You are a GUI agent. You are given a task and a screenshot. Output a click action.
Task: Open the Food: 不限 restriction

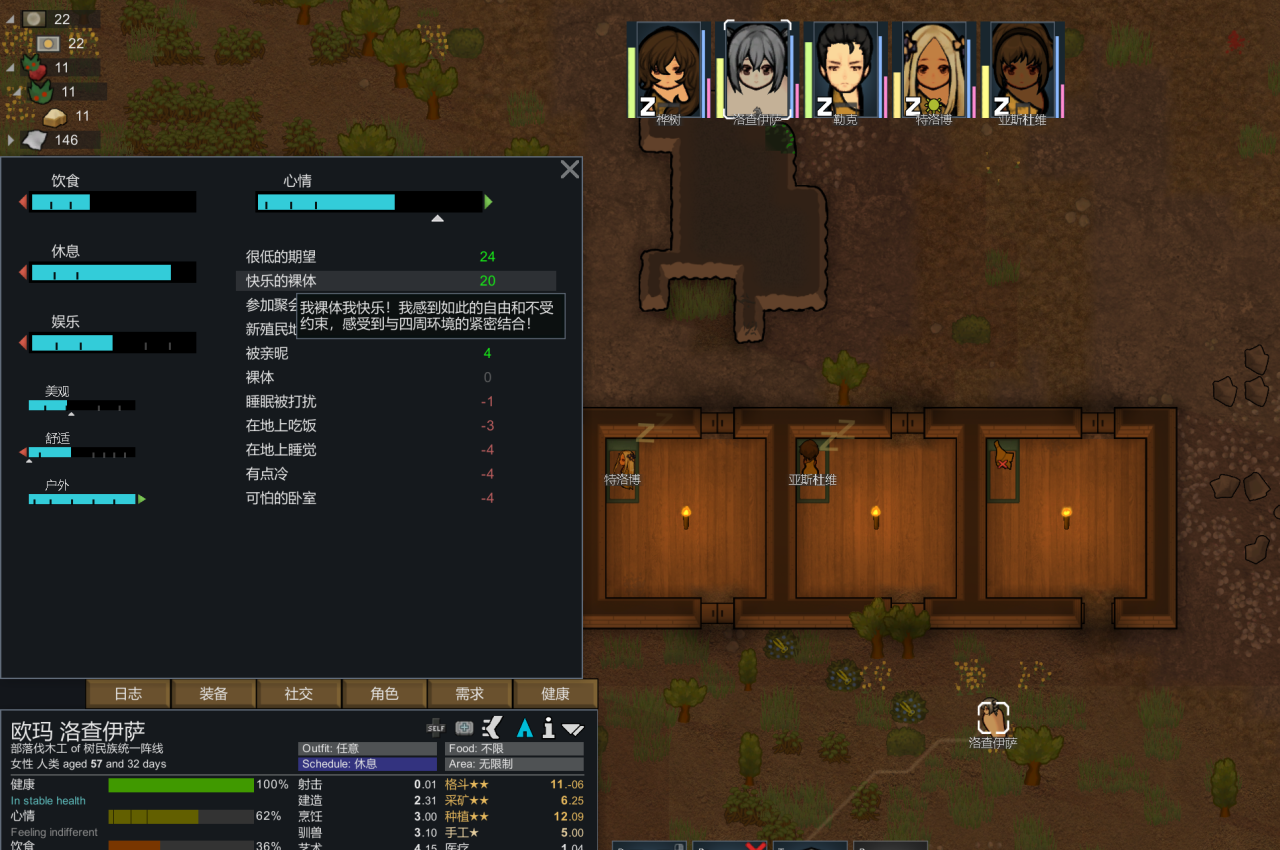coord(514,748)
